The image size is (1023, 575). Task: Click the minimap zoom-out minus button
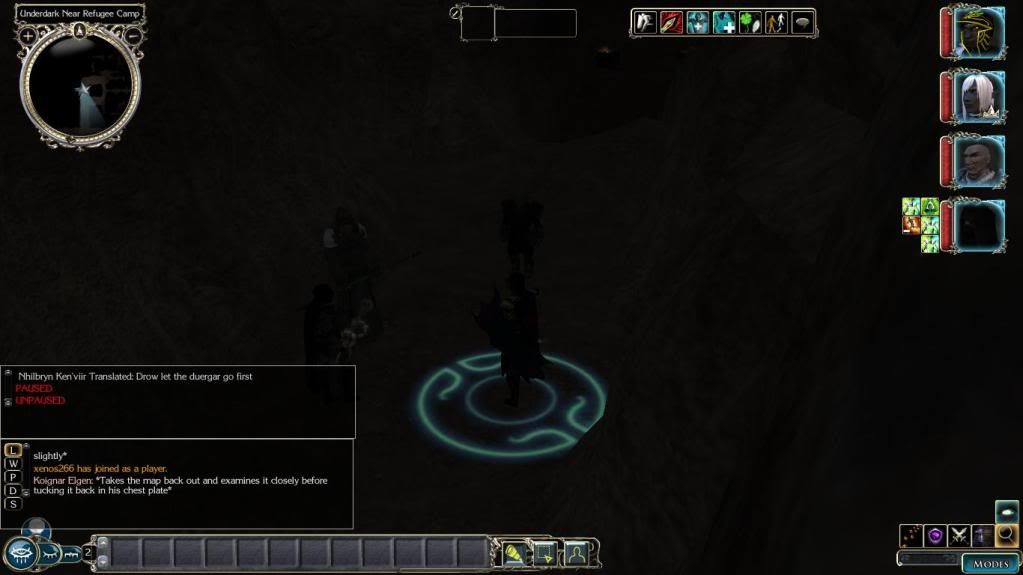pos(133,36)
